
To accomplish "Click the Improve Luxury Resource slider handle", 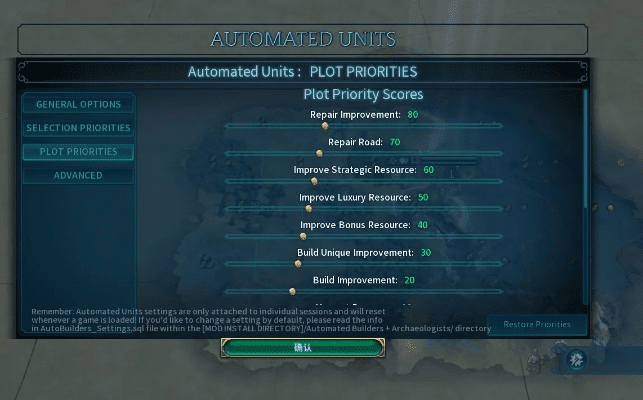I will pyautogui.click(x=309, y=209).
